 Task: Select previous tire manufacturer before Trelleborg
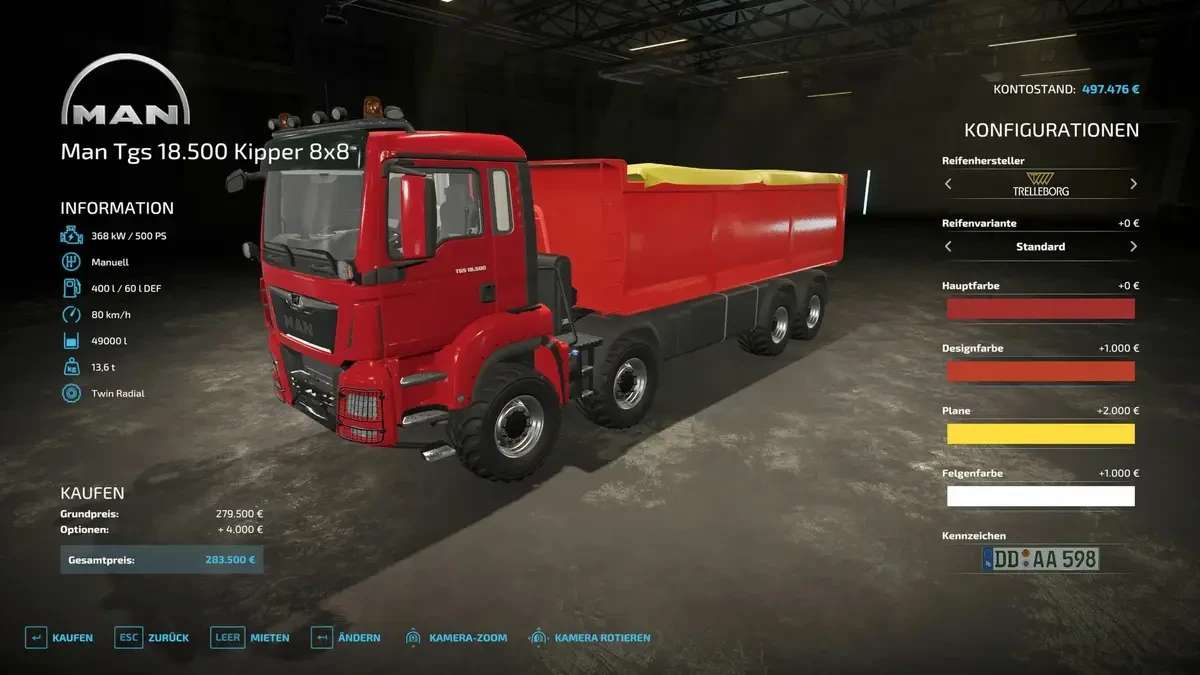click(948, 184)
